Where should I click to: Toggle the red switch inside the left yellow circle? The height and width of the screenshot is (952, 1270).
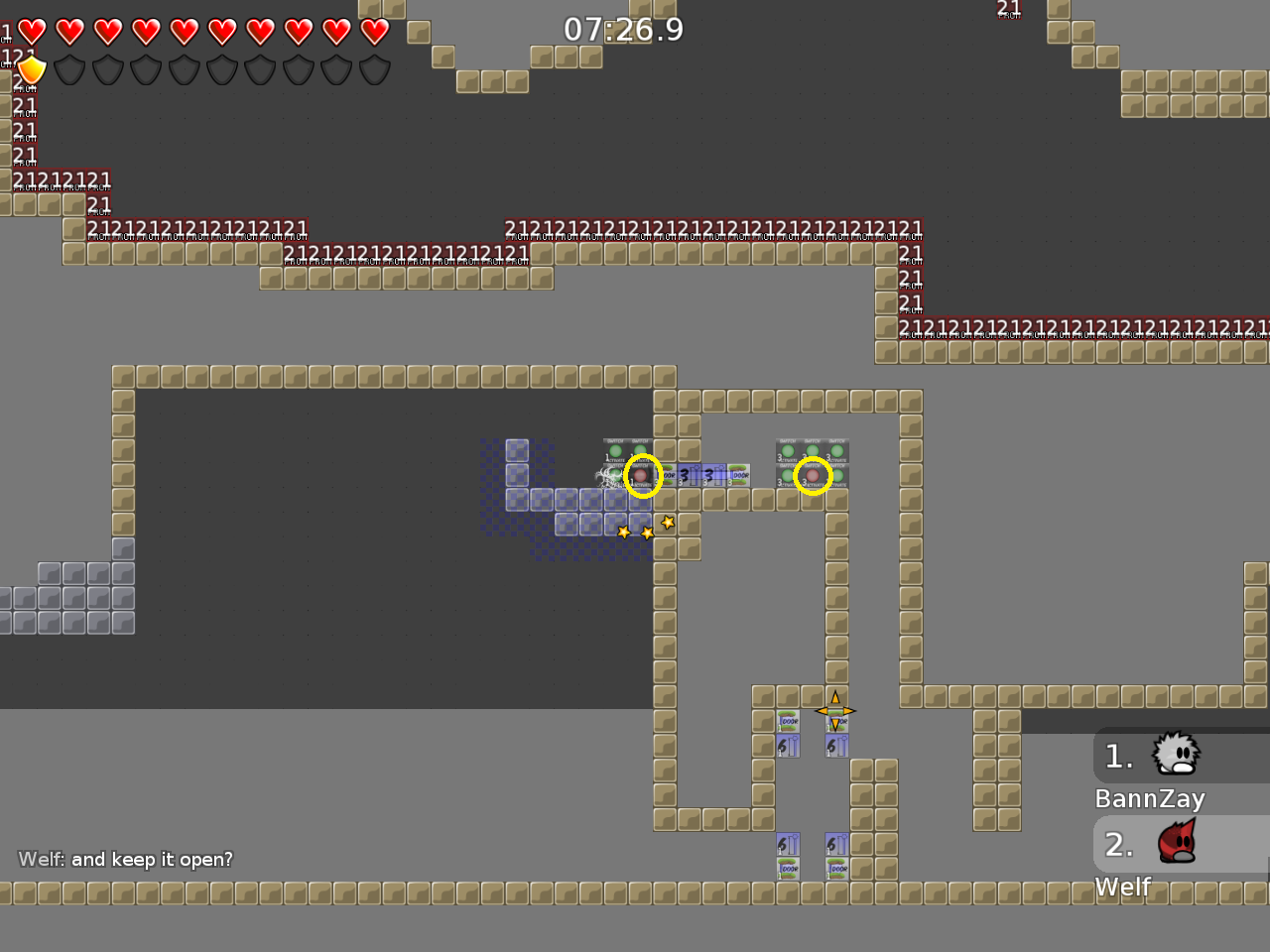tap(641, 476)
